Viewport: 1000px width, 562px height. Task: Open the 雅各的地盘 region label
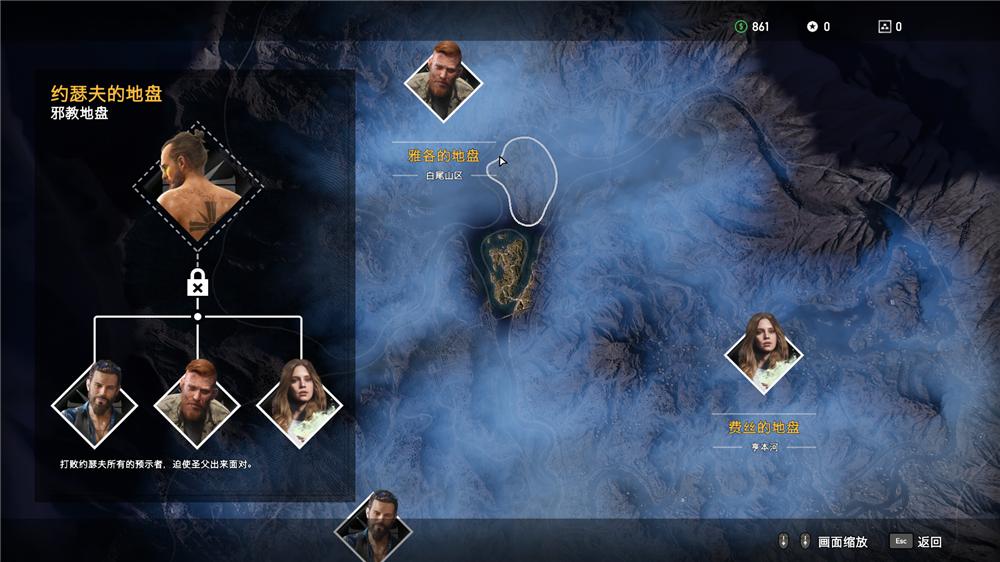[x=444, y=156]
